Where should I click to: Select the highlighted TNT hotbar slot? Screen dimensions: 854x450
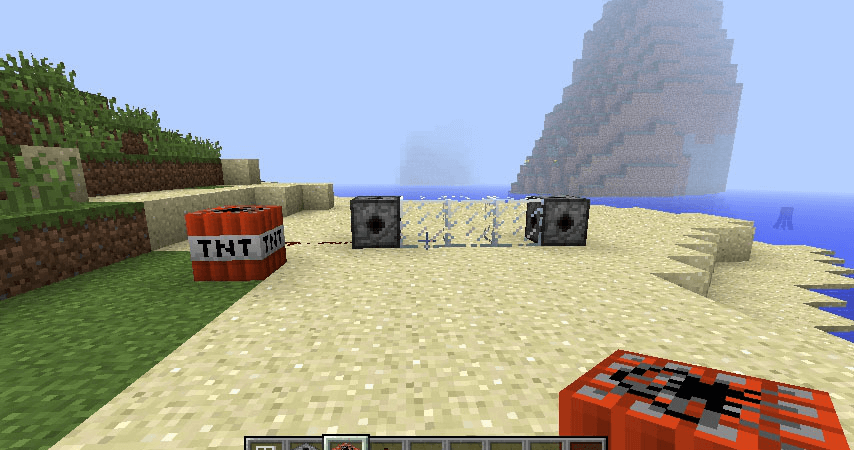[x=346, y=443]
